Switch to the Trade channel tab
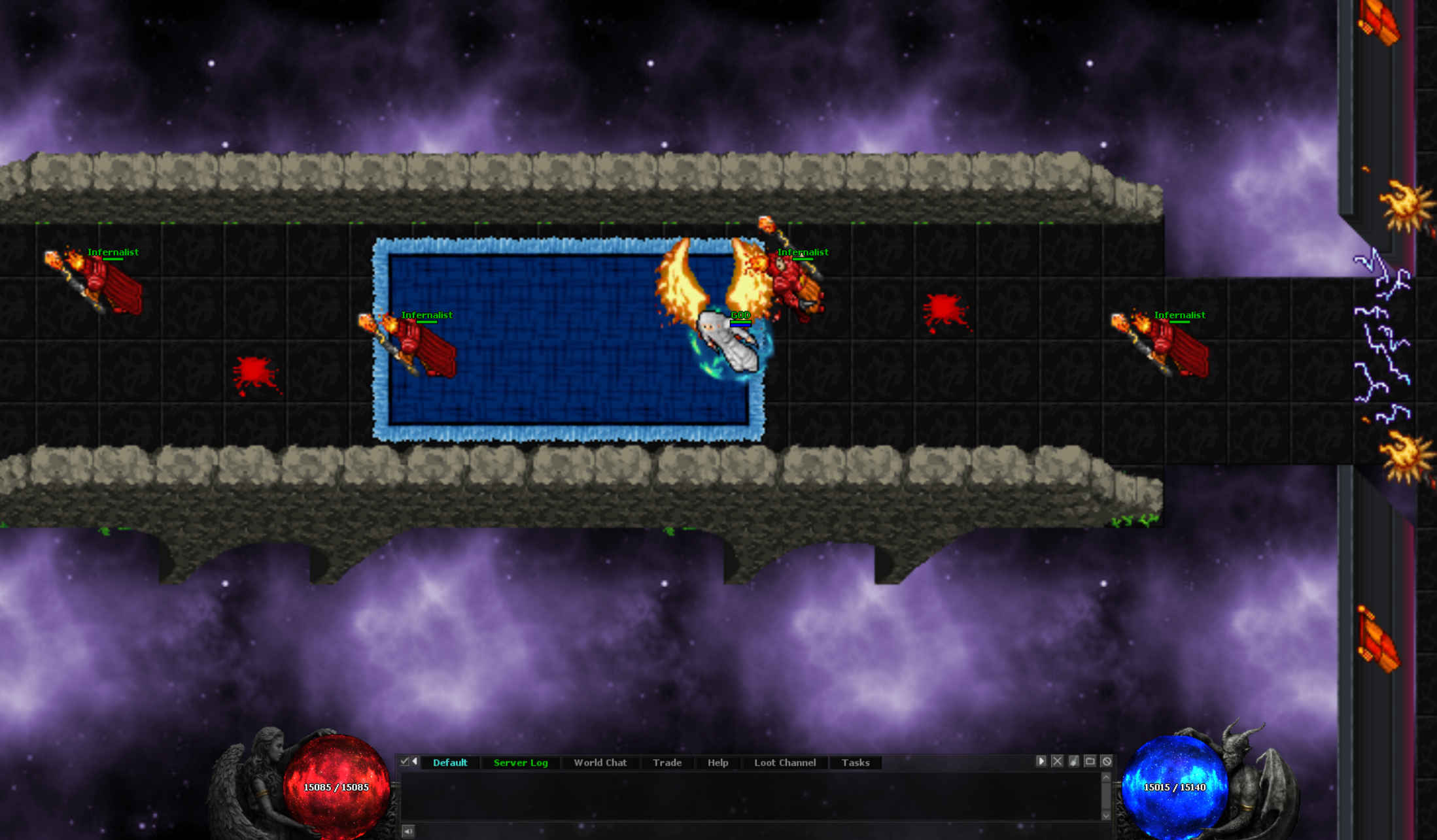The height and width of the screenshot is (840, 1437). tap(667, 762)
